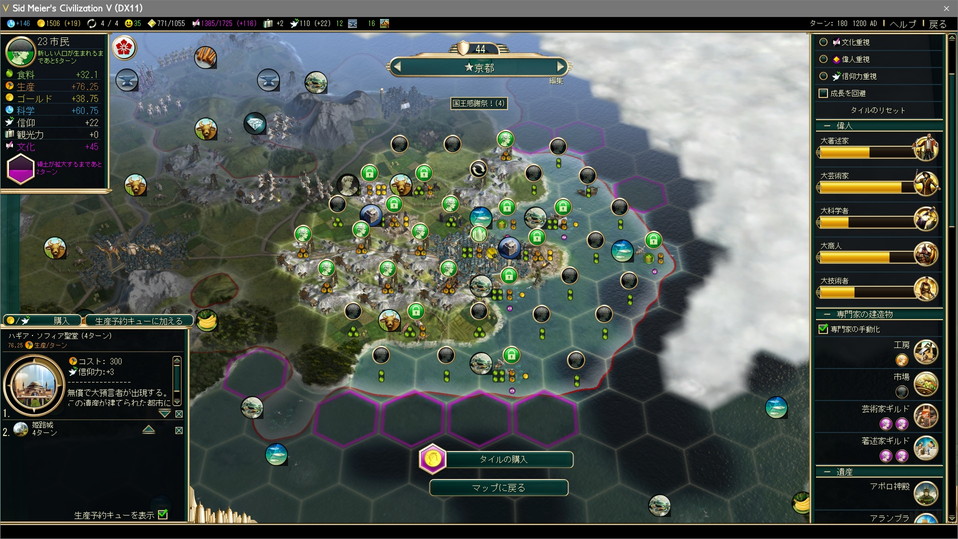This screenshot has width=958, height=539.
Task: Click the 工房 (Workshop) specialist slot
Action: pyautogui.click(x=902, y=360)
